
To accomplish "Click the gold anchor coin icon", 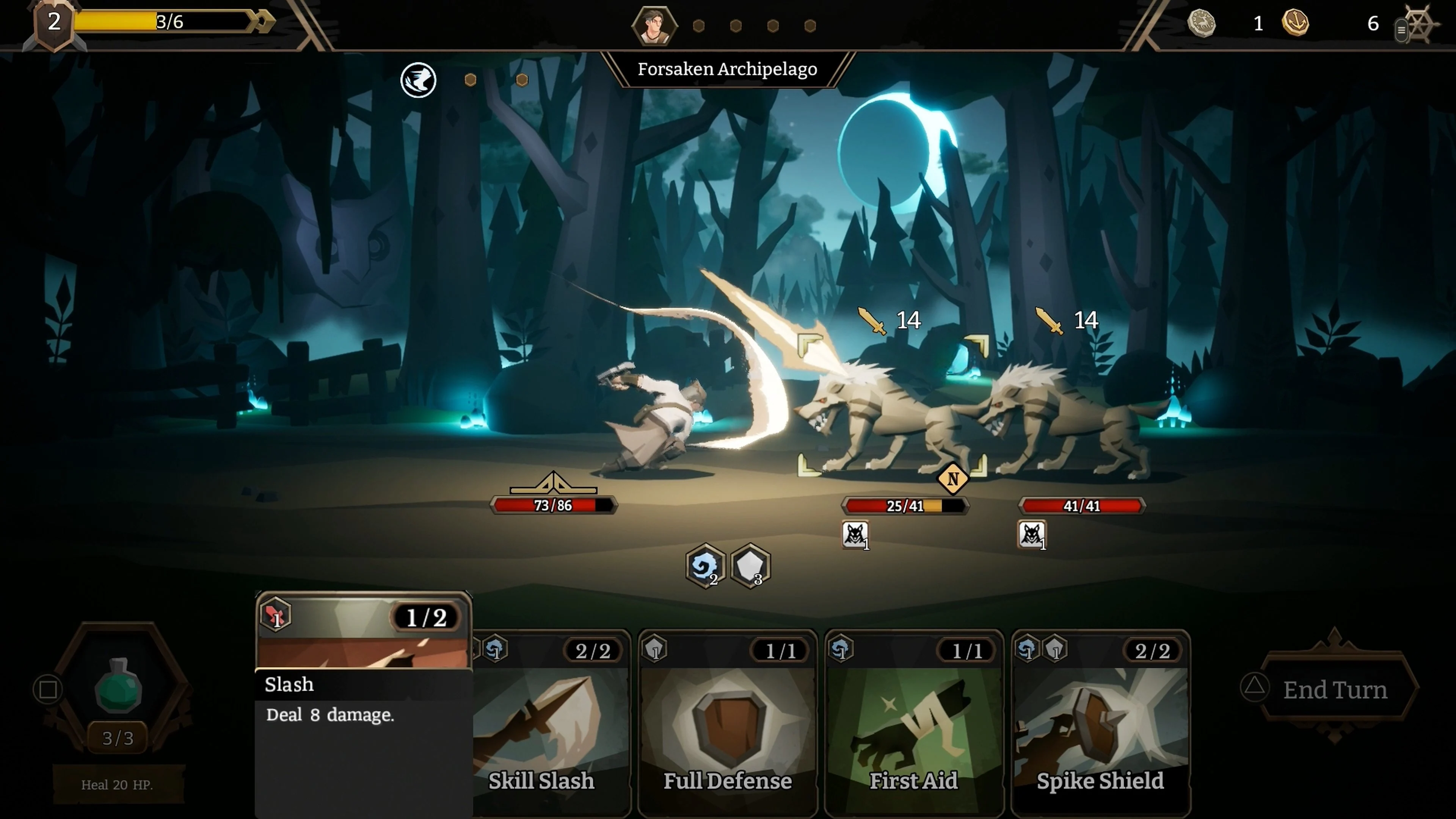I will 1295,23.
